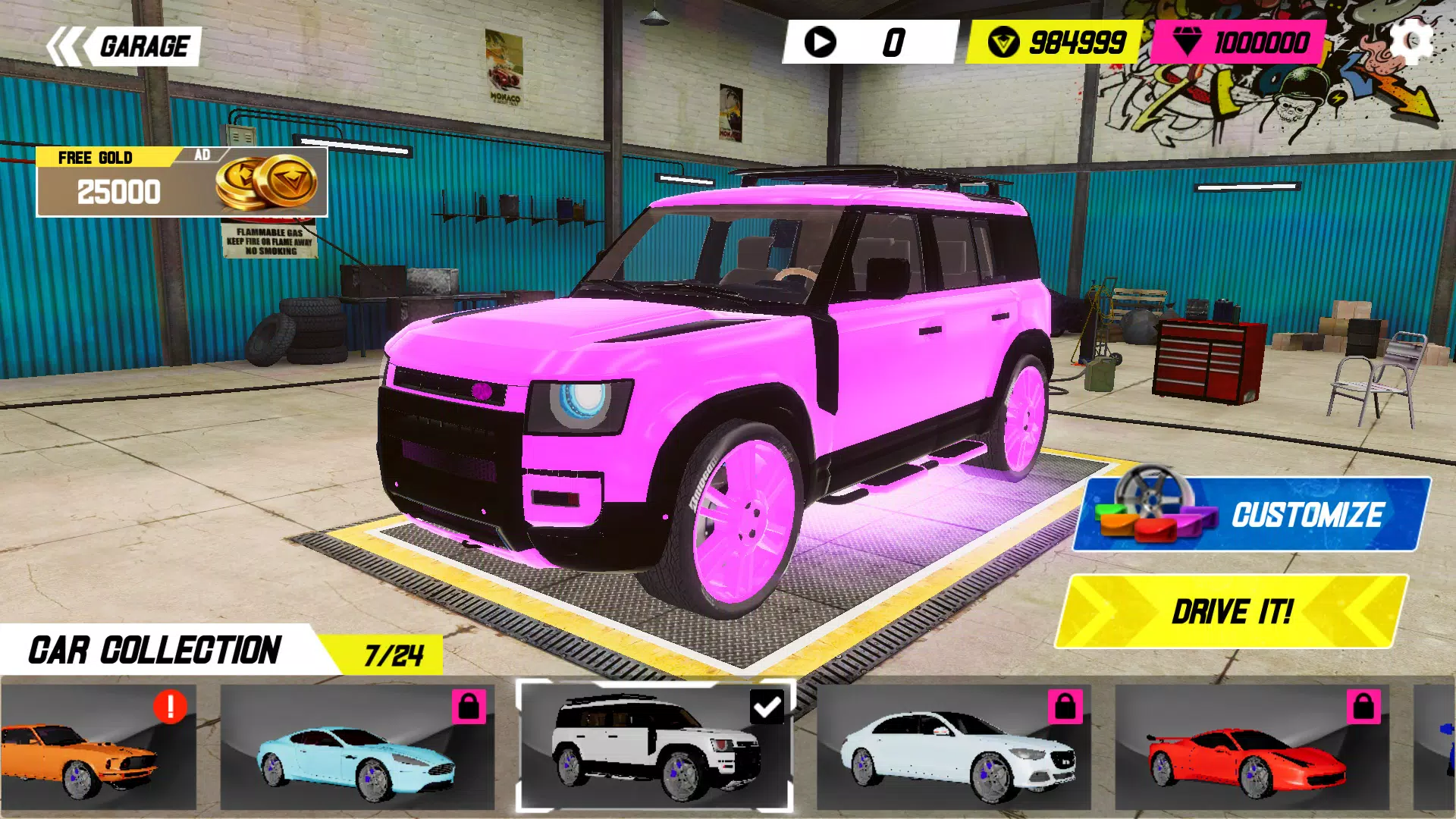Screen dimensions: 1456x819
Task: Click the play level counter icon
Action: pyautogui.click(x=821, y=42)
